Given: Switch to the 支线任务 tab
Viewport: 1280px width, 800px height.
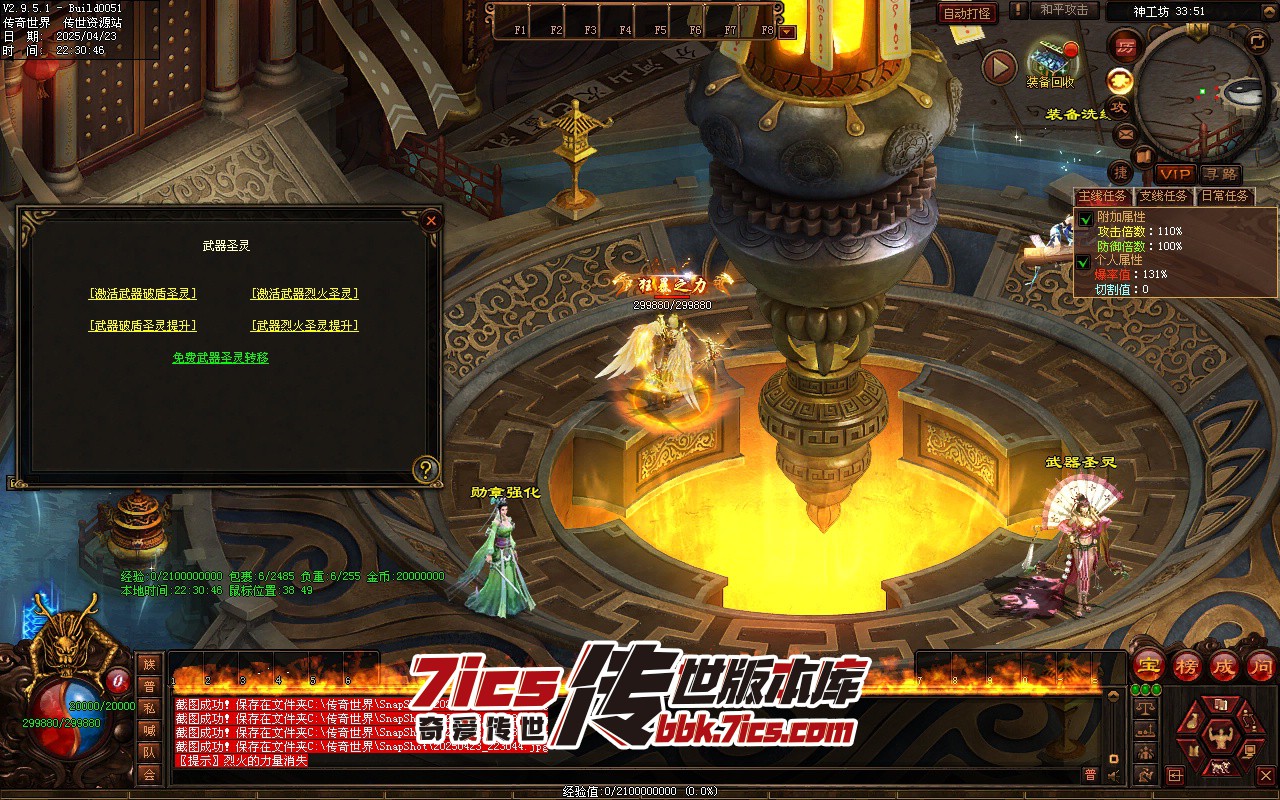Looking at the screenshot, I should point(1165,196).
